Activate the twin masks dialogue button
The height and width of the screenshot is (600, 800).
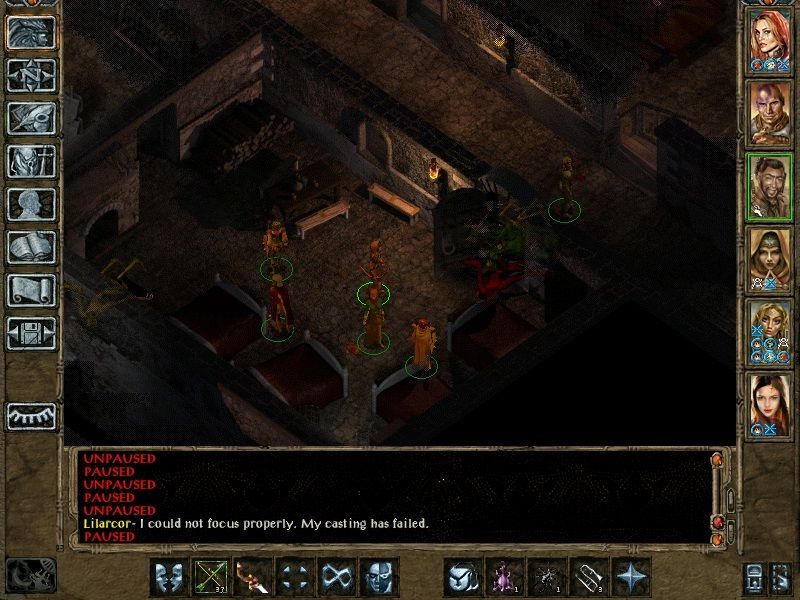(170, 577)
